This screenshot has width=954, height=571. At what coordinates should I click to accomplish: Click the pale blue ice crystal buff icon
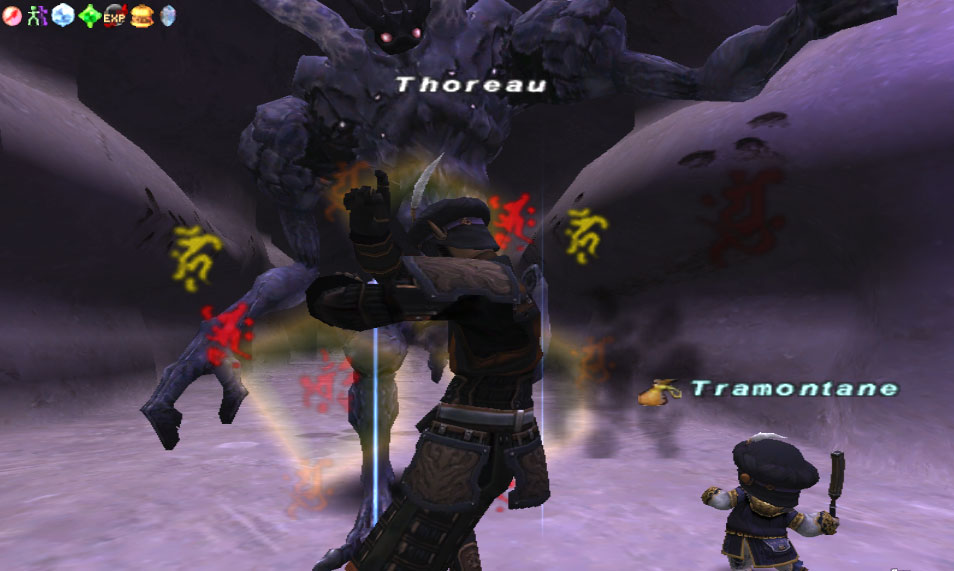coord(63,16)
